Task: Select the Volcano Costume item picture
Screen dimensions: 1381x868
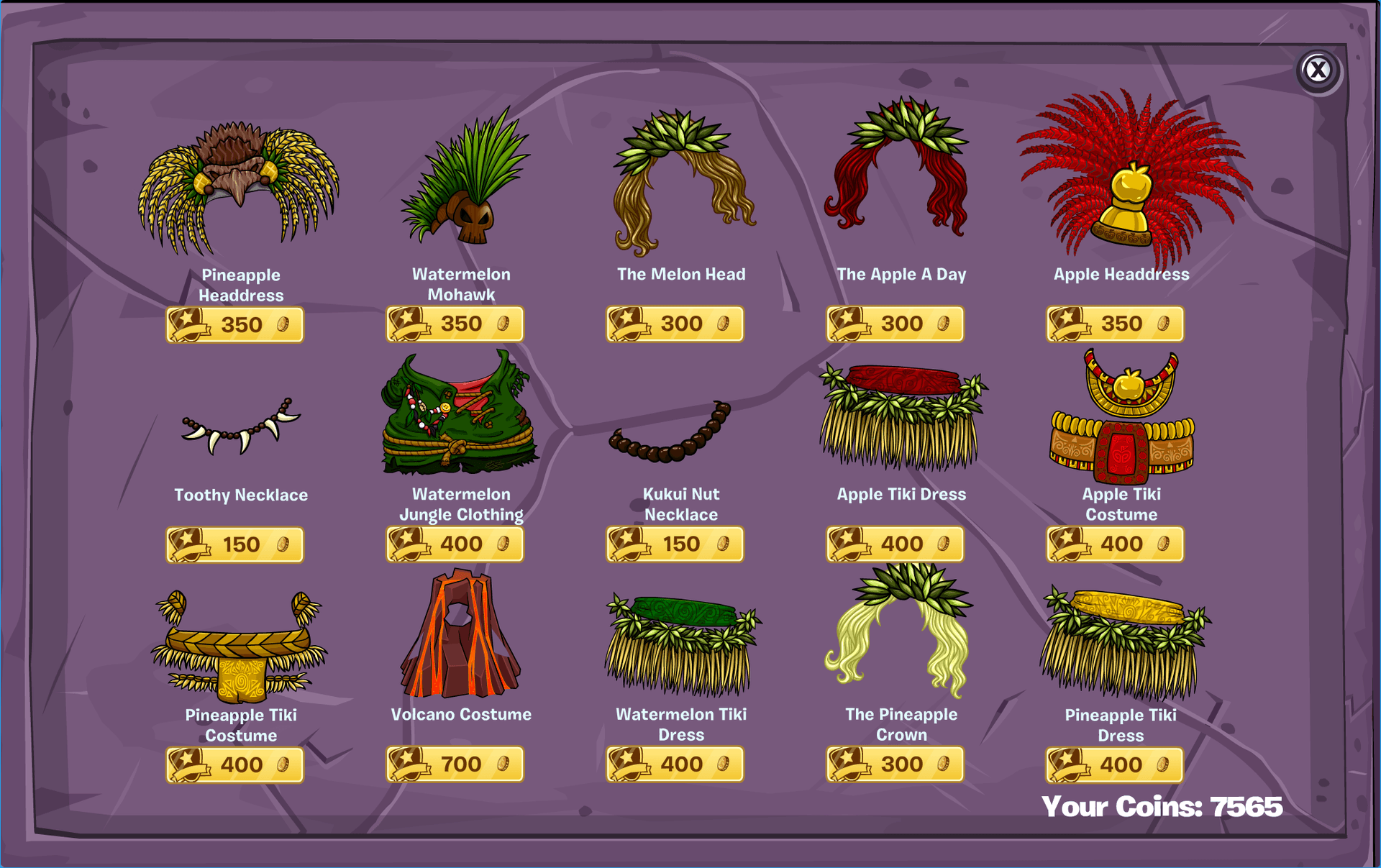Action: (461, 636)
